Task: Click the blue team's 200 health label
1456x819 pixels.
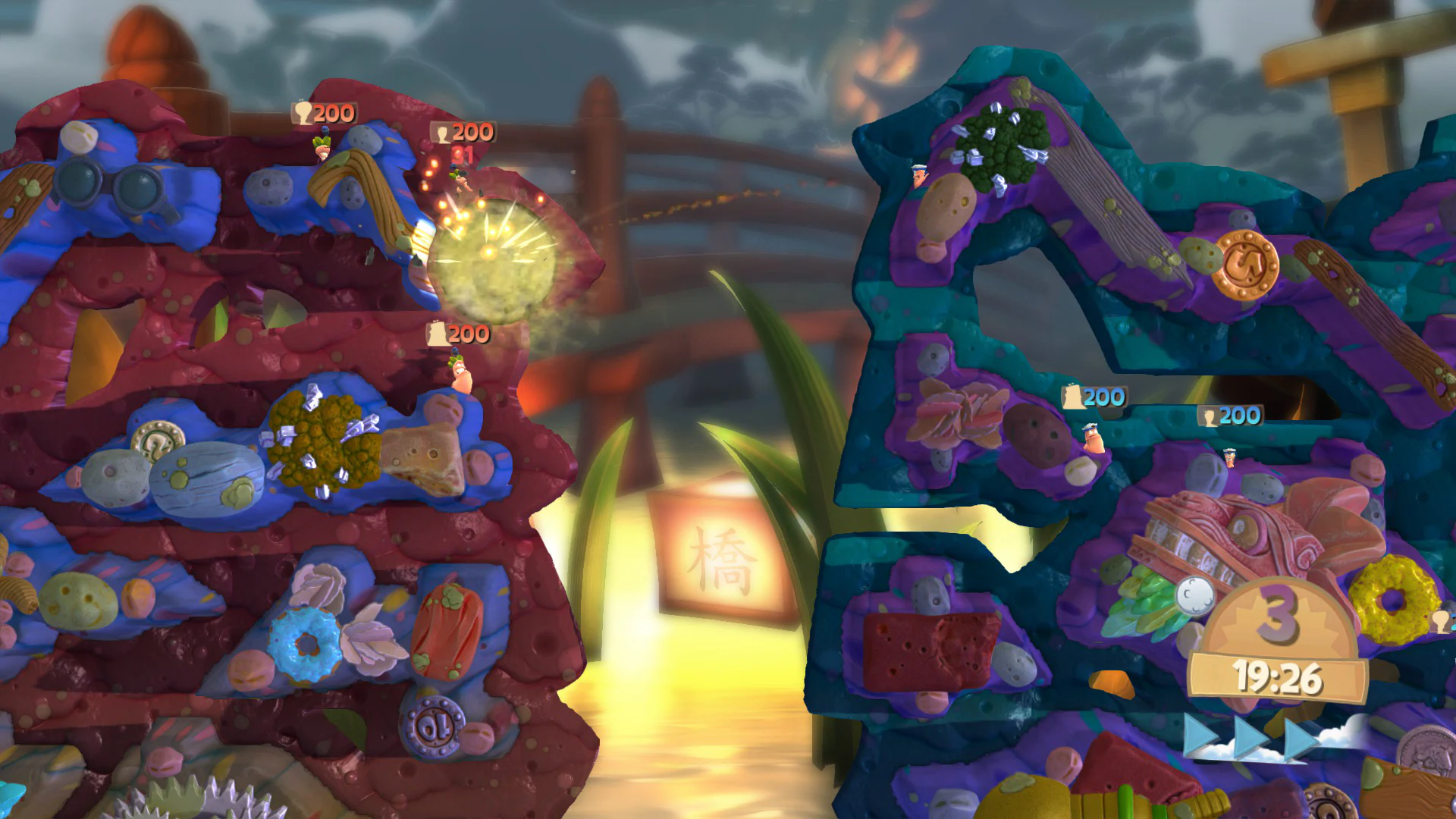Action: (1094, 397)
